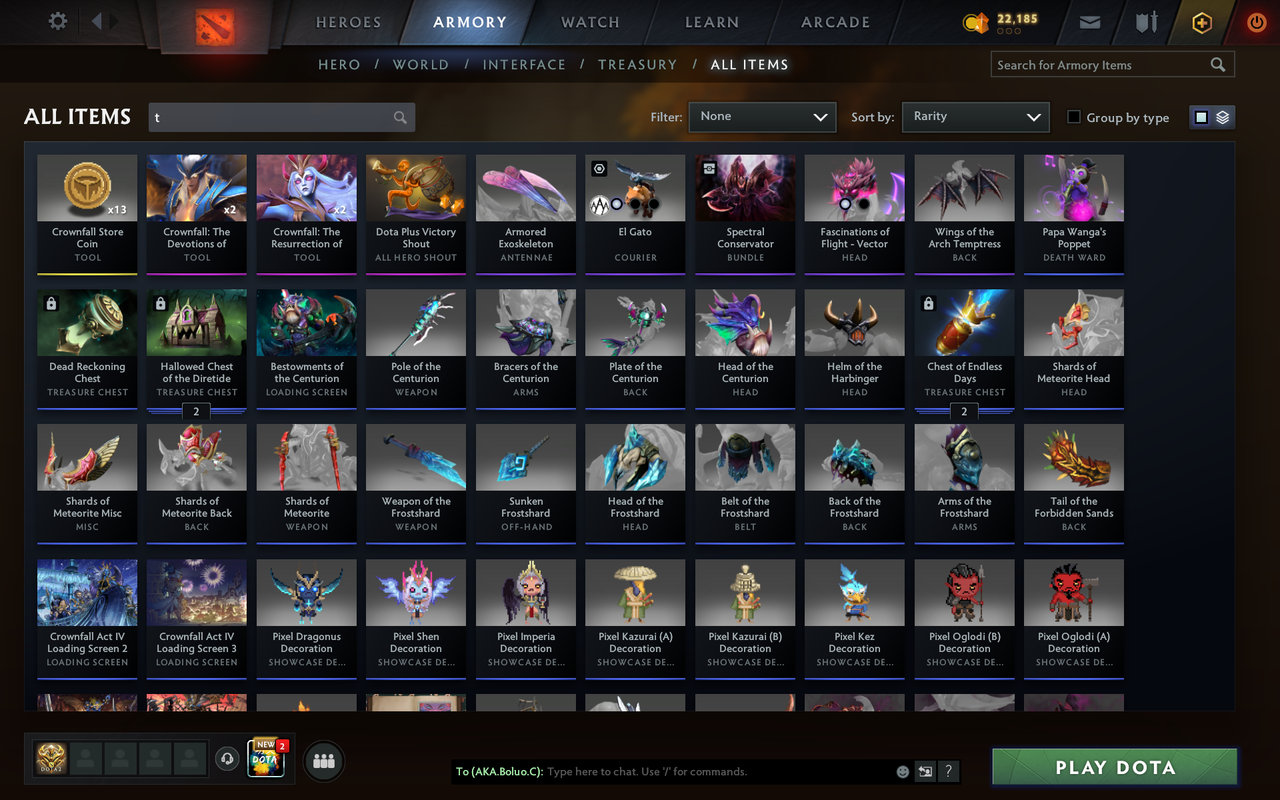Click the red power button to exit

(x=1256, y=21)
